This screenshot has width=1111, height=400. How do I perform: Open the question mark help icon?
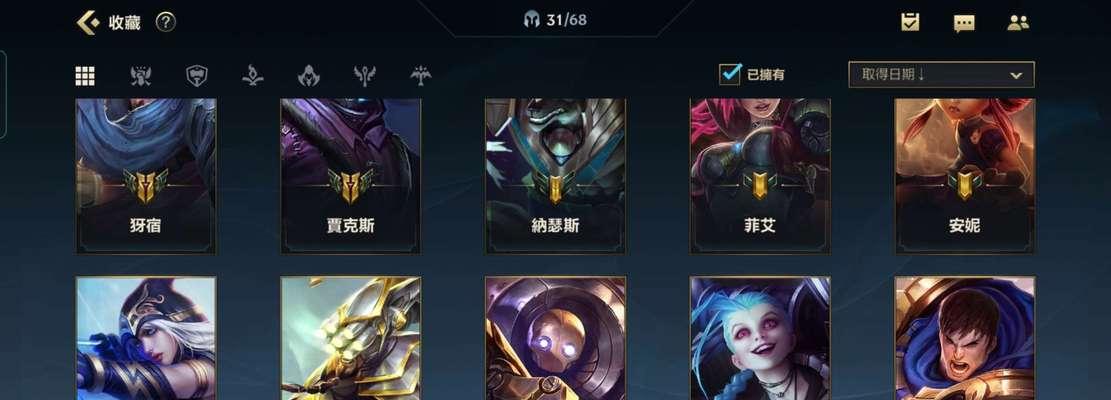pos(165,22)
